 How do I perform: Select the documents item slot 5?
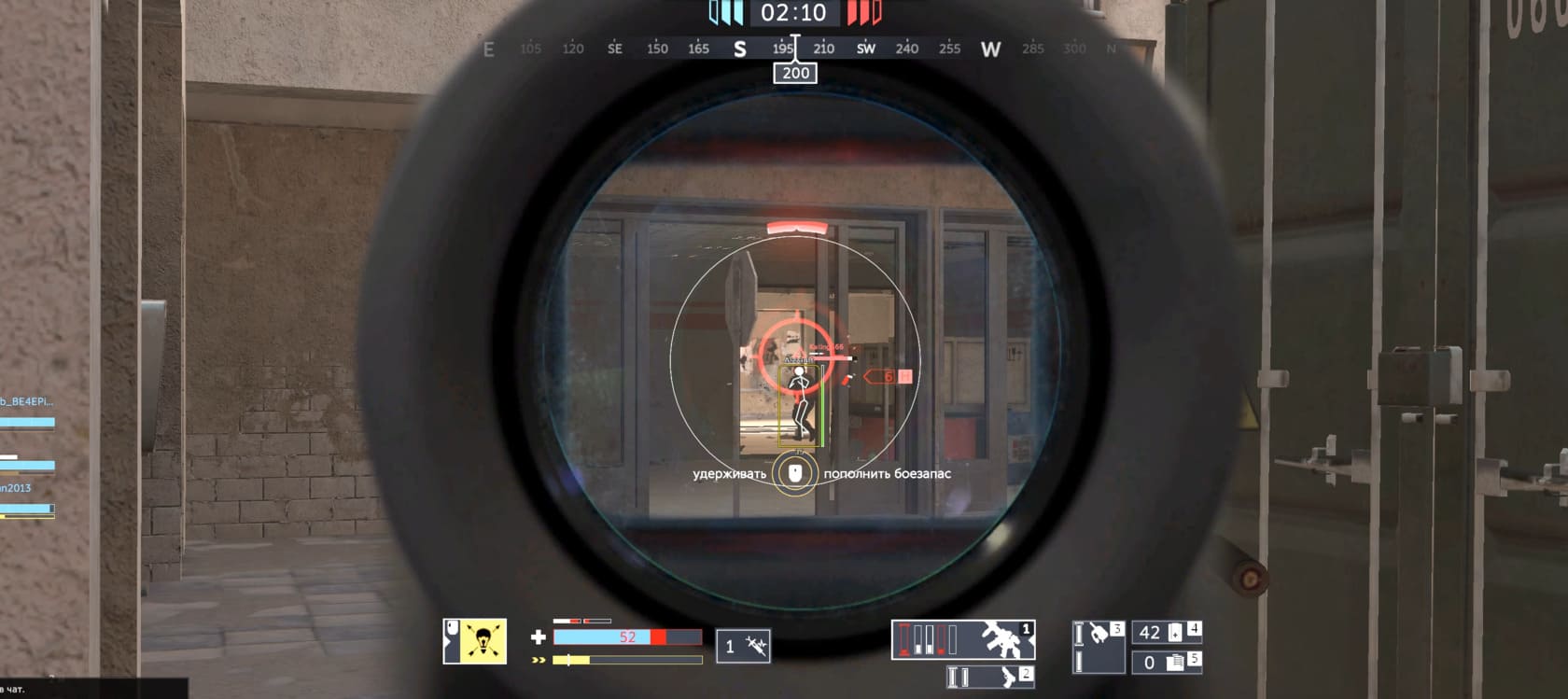(1166, 662)
